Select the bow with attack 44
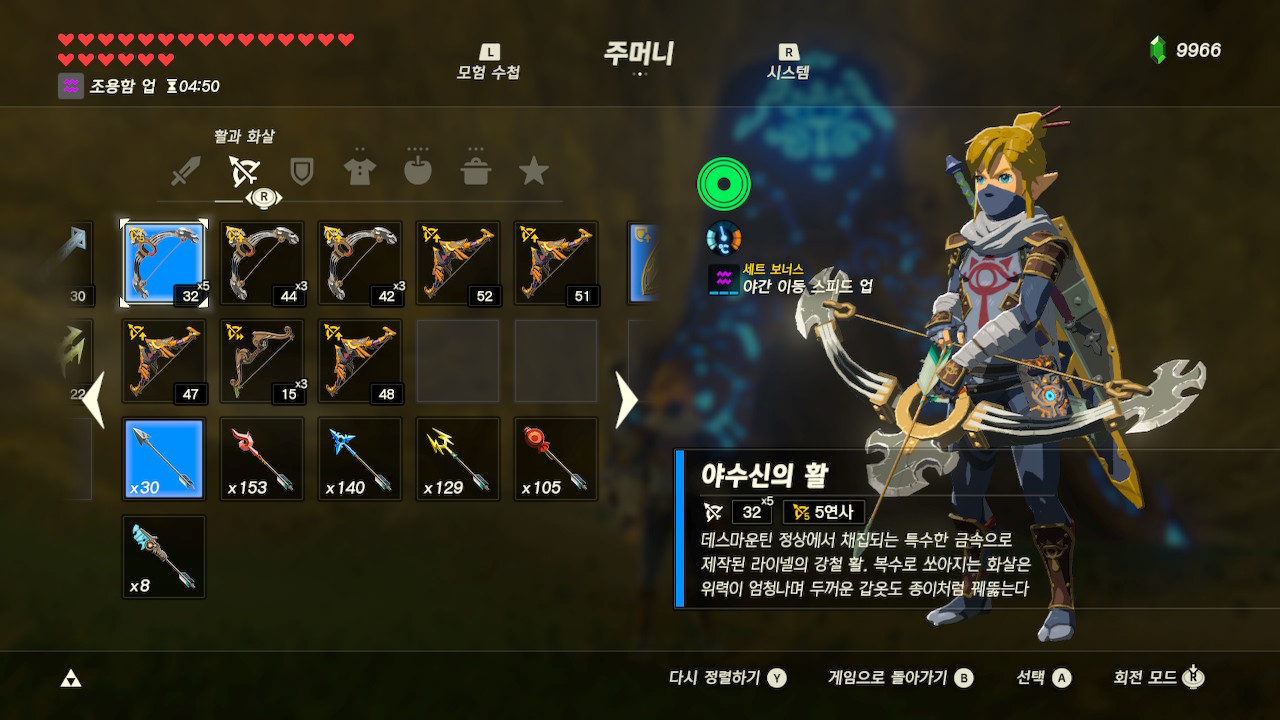The width and height of the screenshot is (1280, 720). click(261, 263)
